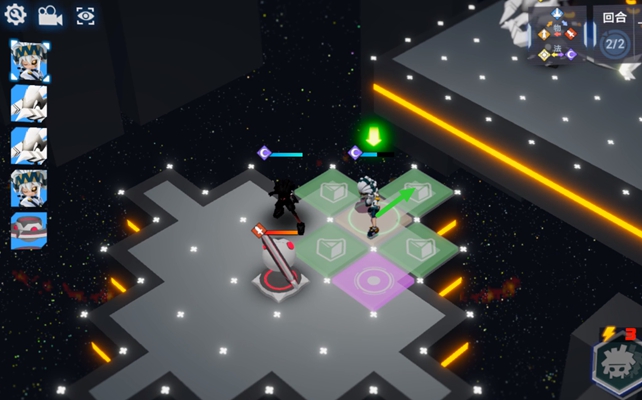The image size is (642, 400).
Task: Open the element affinity chart panel
Action: (x=558, y=33)
